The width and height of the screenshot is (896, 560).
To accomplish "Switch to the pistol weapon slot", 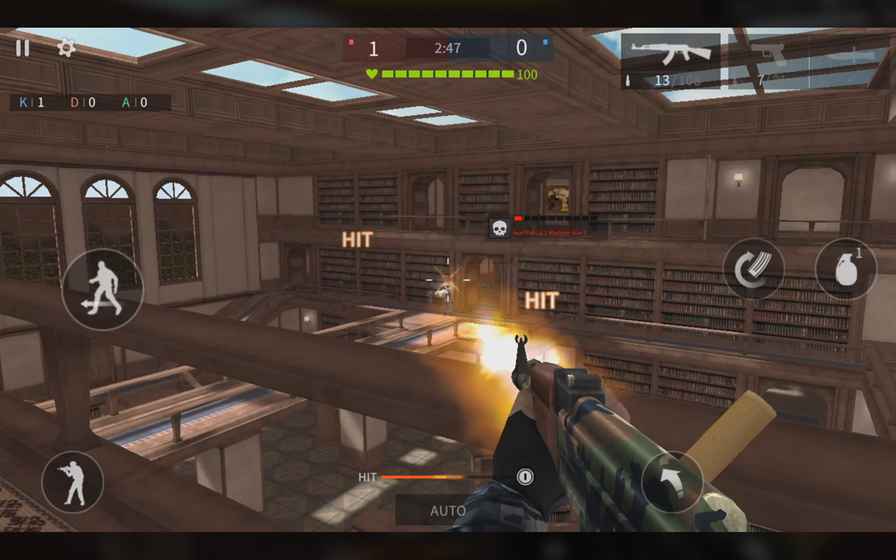I will (x=768, y=61).
